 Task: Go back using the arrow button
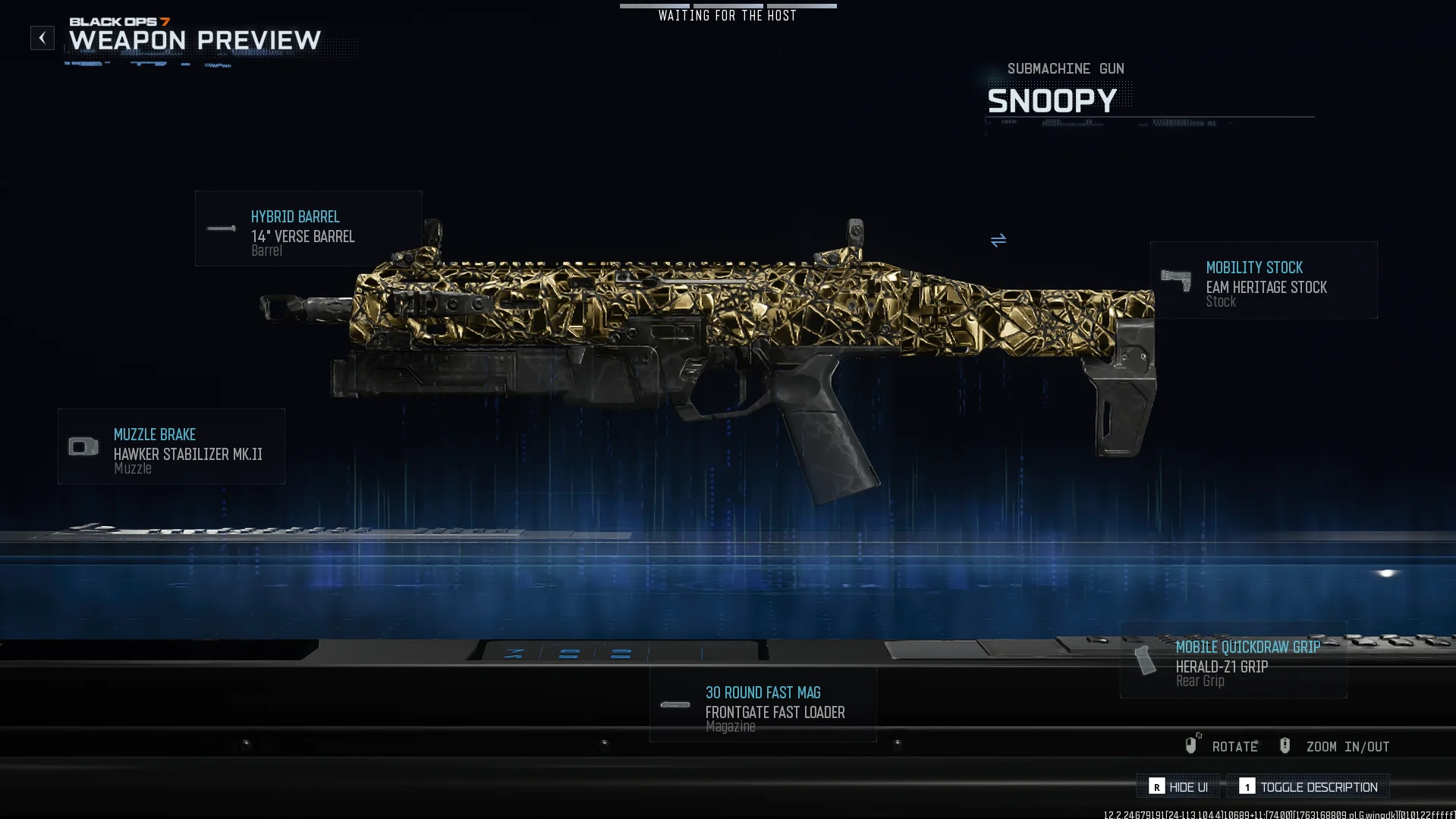pyautogui.click(x=42, y=38)
